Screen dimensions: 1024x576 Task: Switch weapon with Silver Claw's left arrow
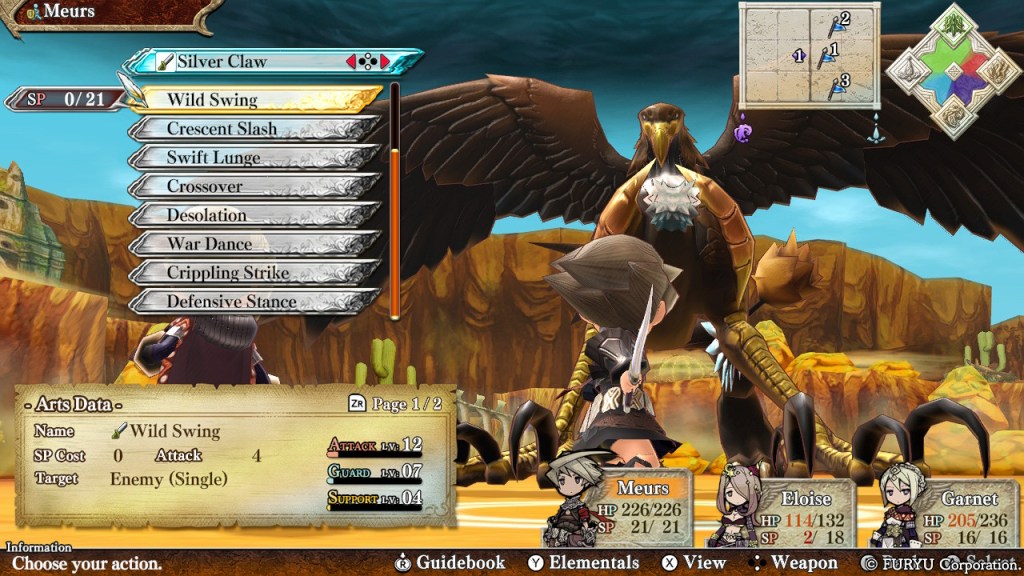pos(351,62)
